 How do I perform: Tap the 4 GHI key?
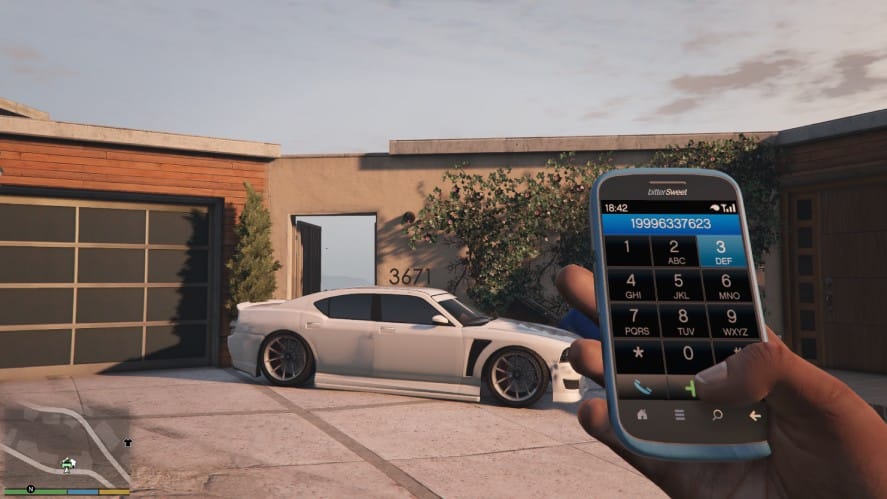click(631, 286)
